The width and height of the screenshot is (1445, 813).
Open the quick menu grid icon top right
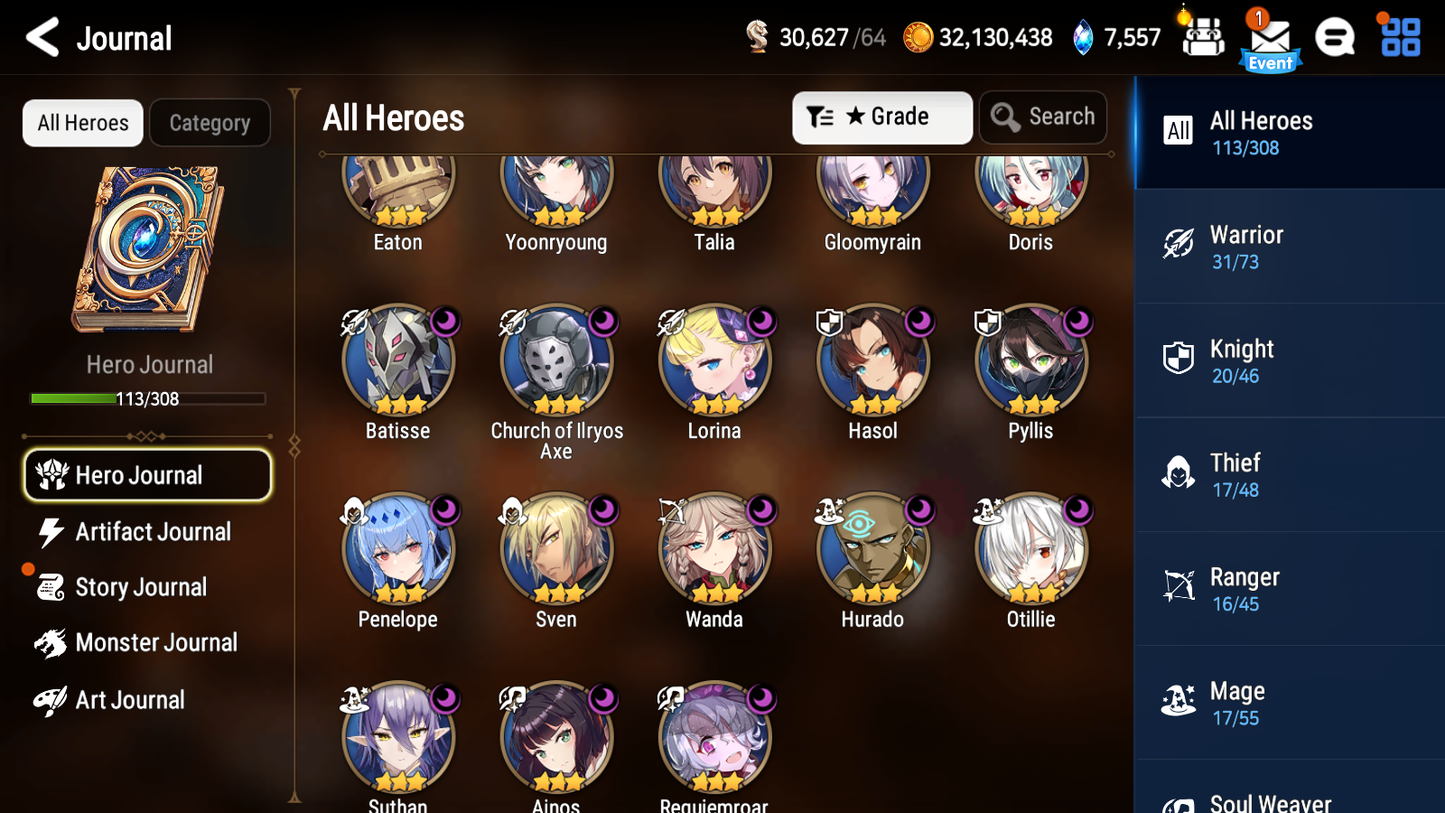(x=1398, y=37)
